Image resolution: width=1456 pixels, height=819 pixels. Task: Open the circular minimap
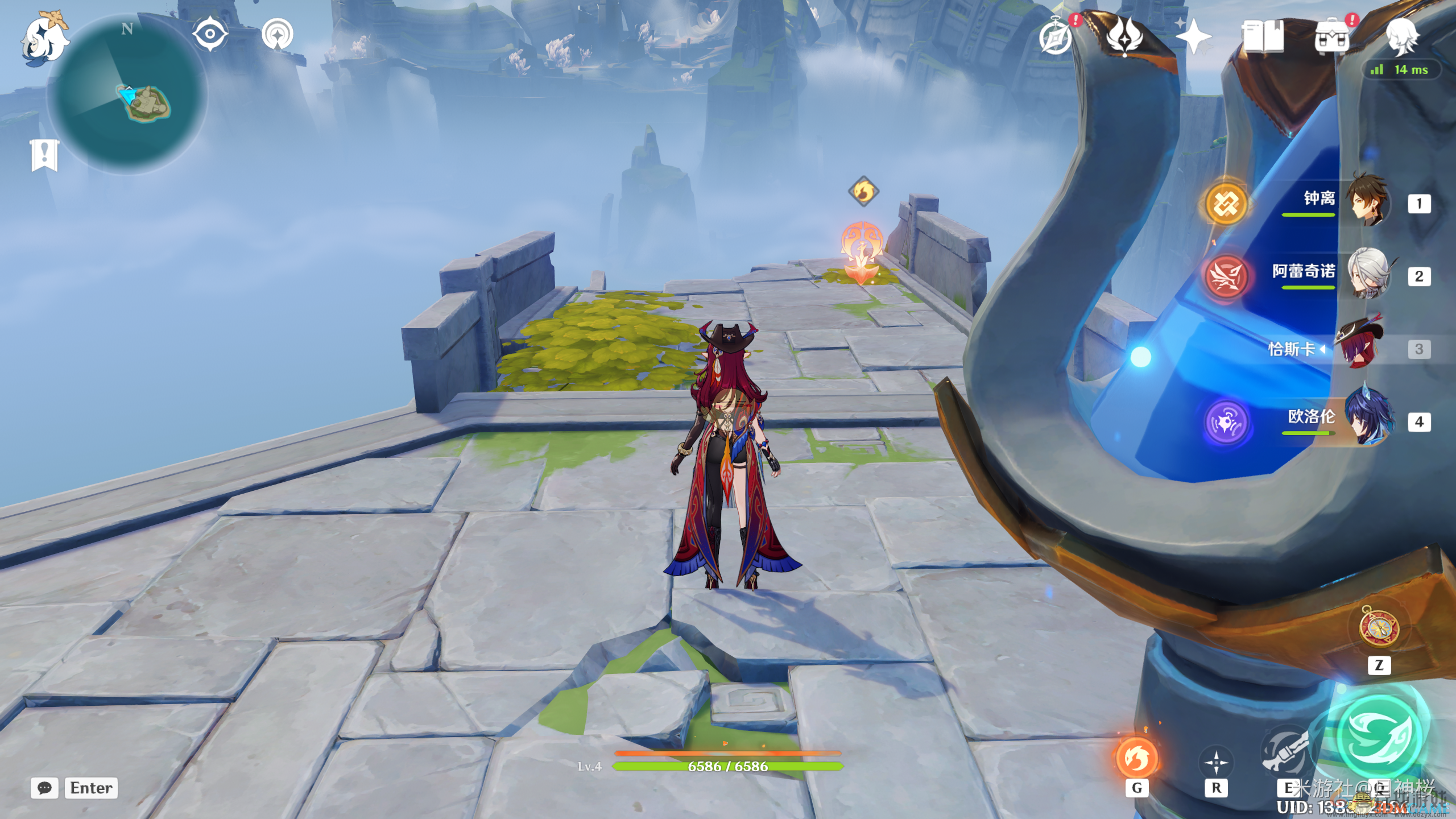click(128, 94)
